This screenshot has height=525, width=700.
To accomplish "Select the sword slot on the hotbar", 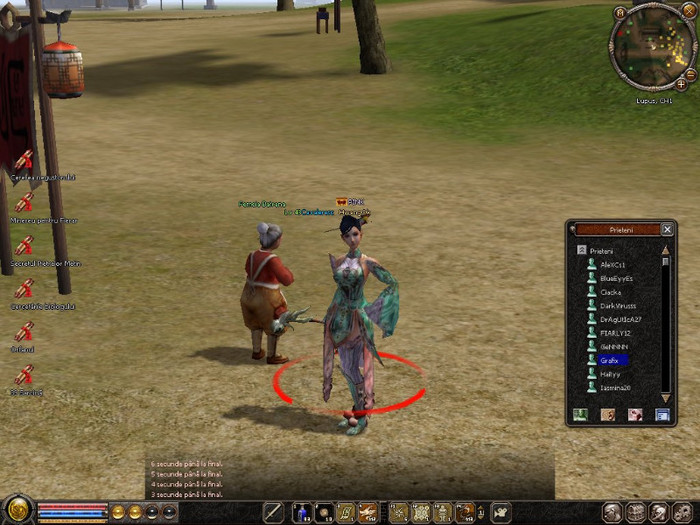I will pos(273,513).
